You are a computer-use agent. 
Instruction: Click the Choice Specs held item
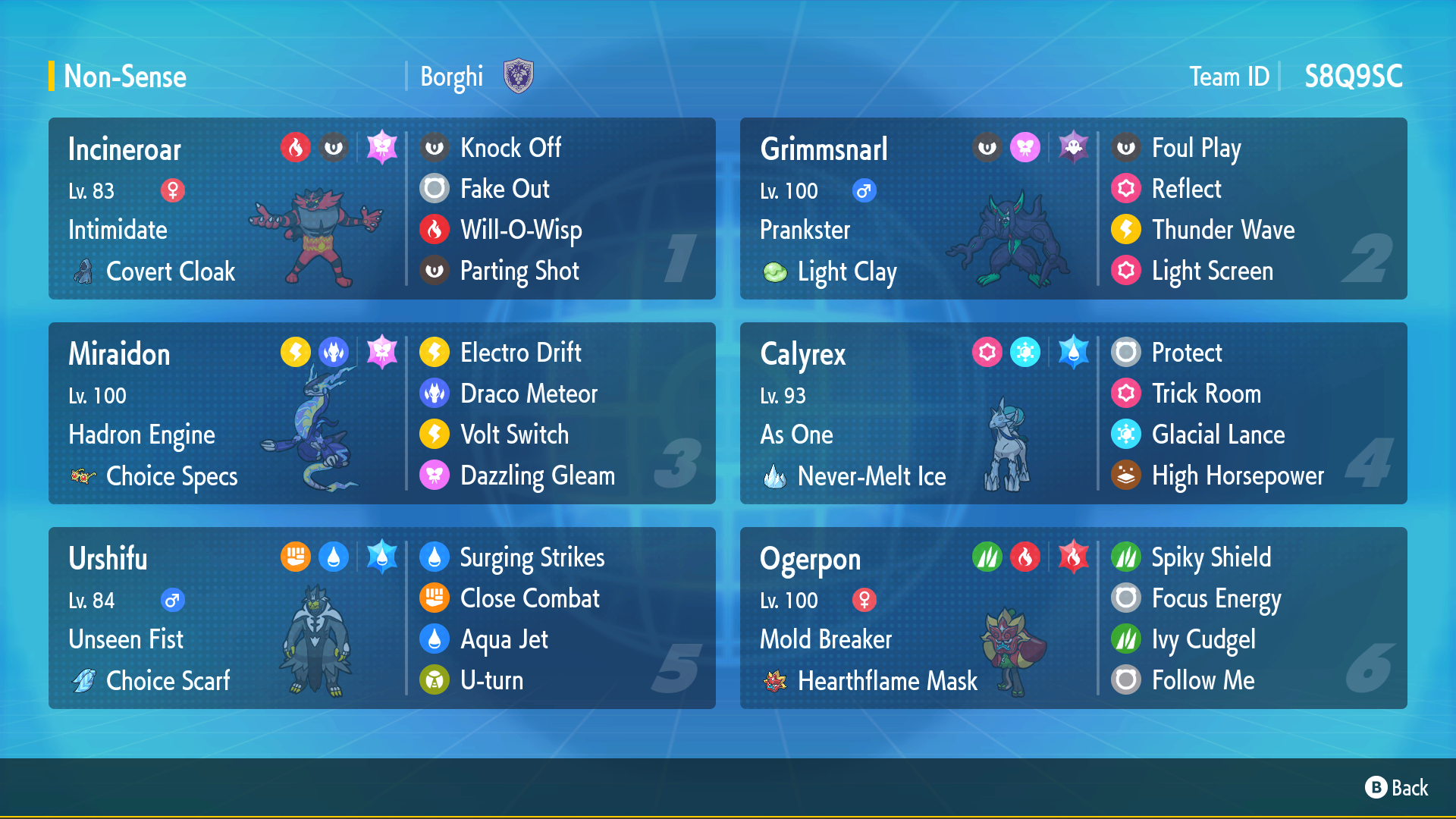click(171, 476)
